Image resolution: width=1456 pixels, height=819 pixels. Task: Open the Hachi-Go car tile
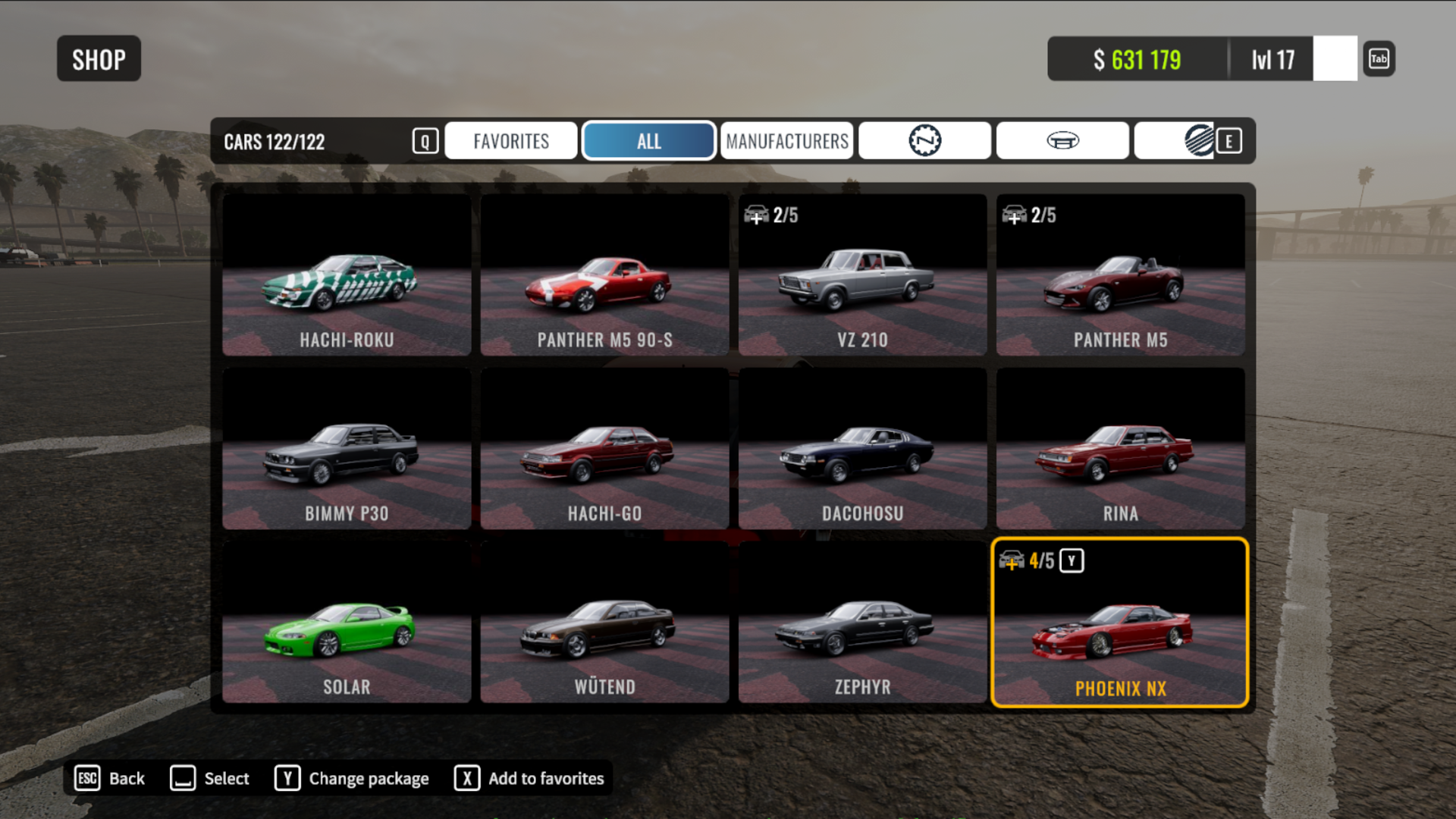604,449
